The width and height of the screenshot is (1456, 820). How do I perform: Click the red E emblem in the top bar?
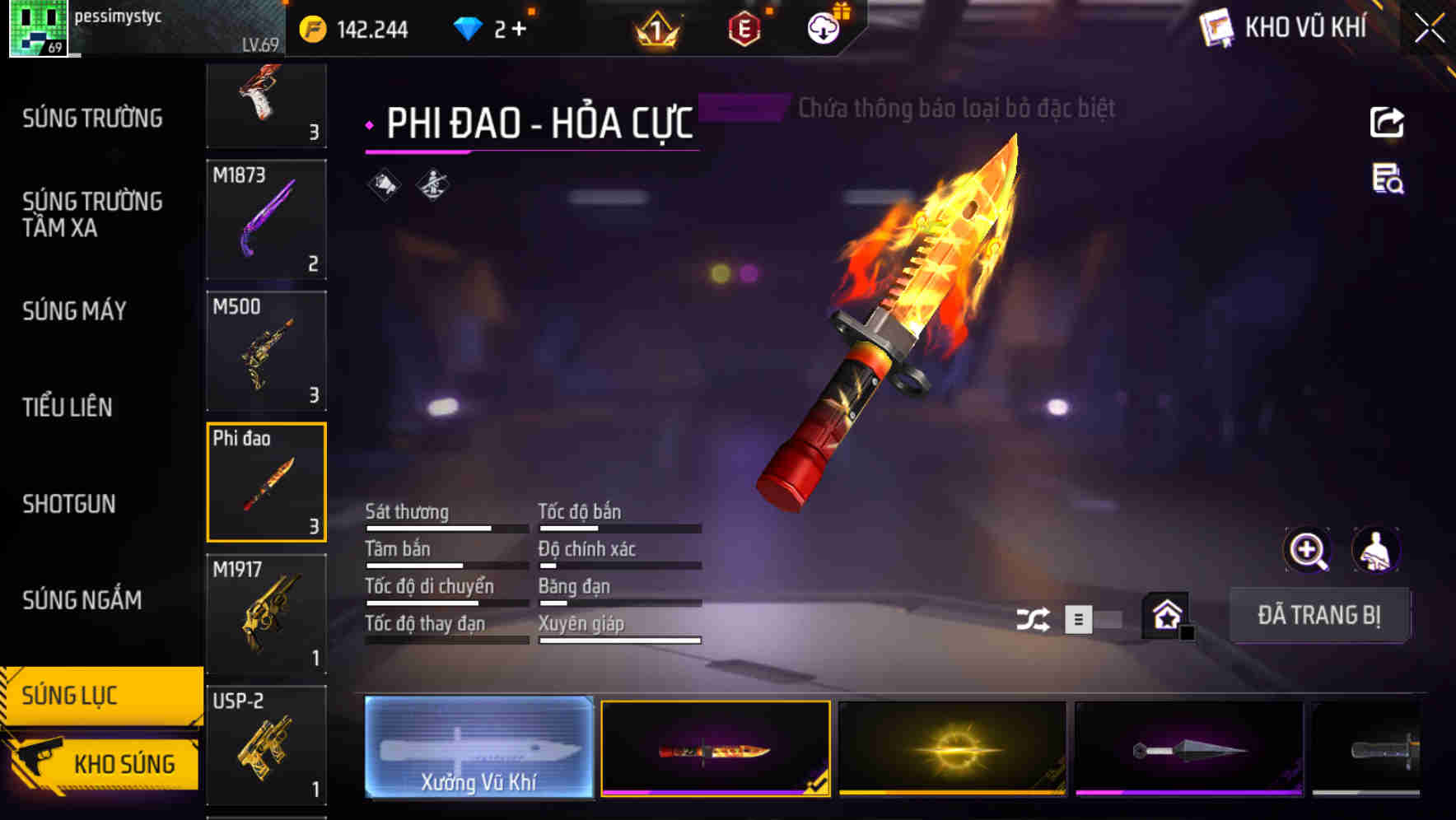click(x=744, y=27)
